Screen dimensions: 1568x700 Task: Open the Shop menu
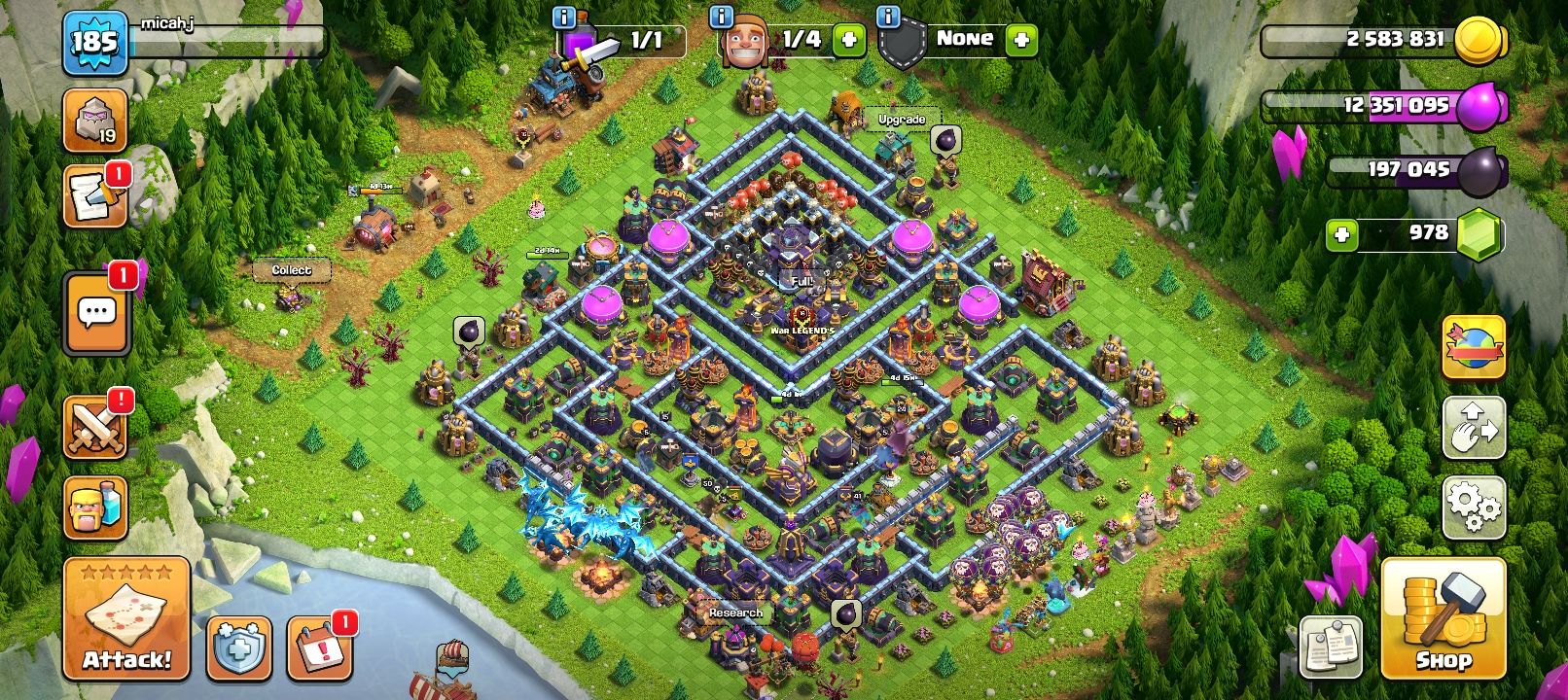pos(1443,618)
